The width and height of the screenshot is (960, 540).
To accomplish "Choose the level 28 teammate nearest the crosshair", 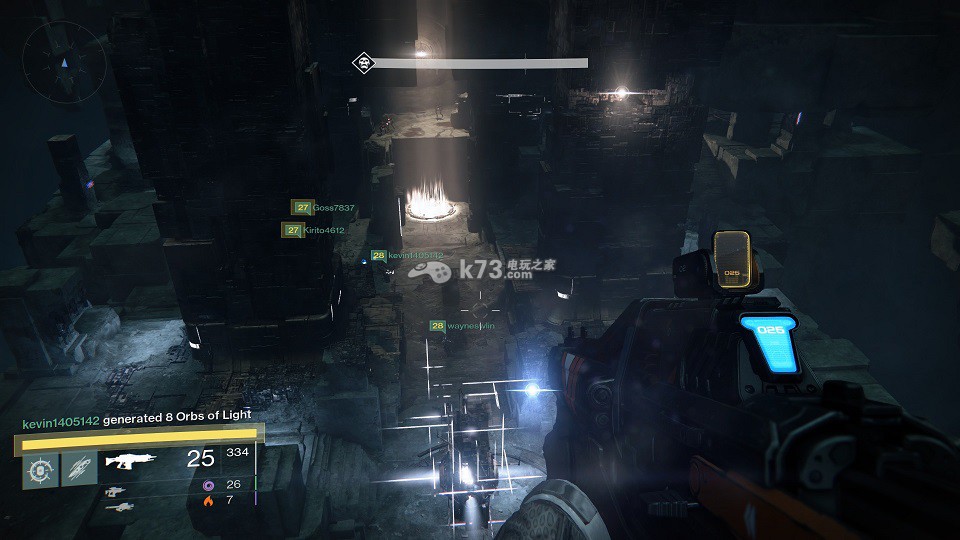I will pyautogui.click(x=462, y=326).
